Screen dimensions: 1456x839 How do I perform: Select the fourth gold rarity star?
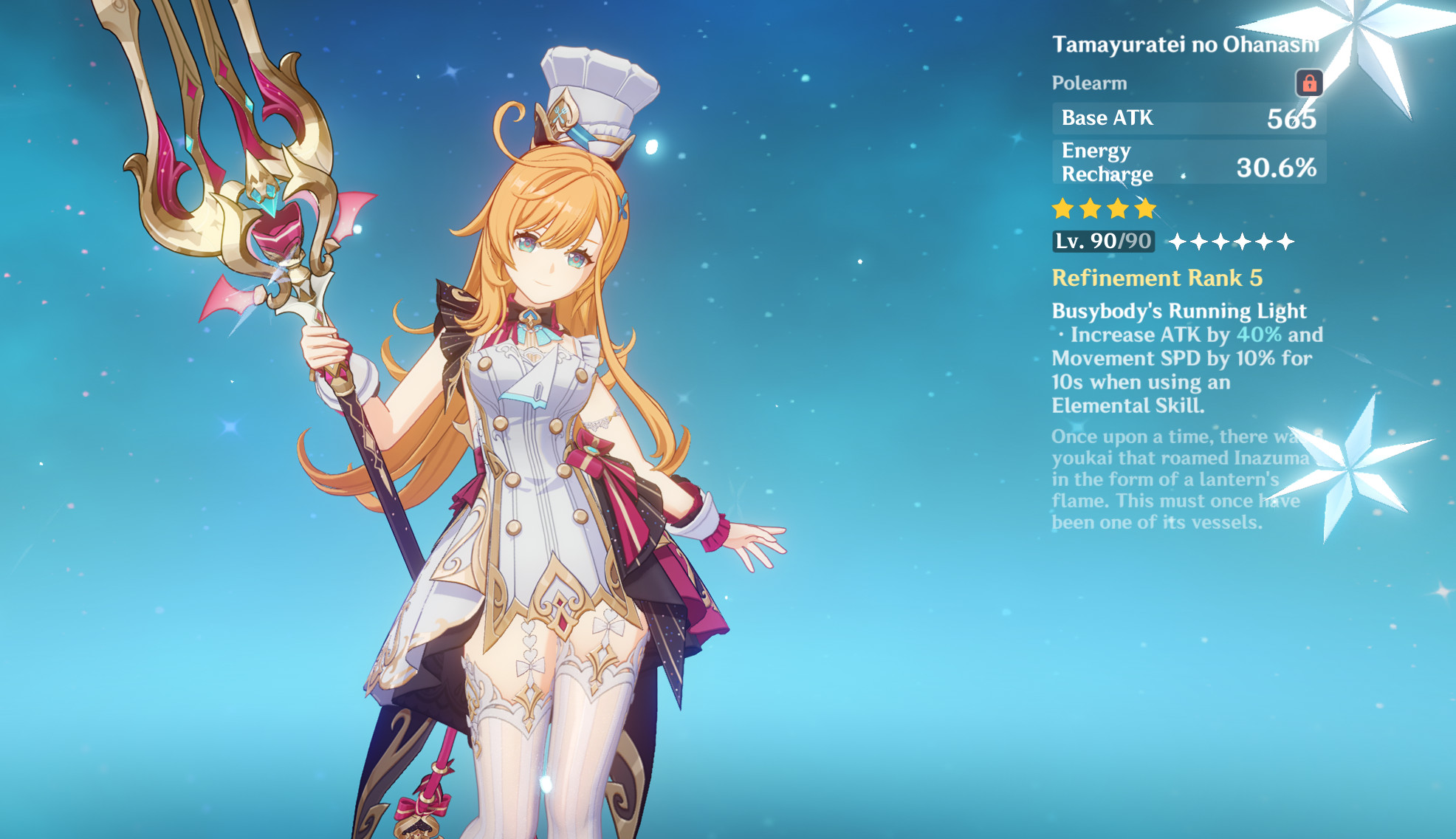click(1144, 209)
